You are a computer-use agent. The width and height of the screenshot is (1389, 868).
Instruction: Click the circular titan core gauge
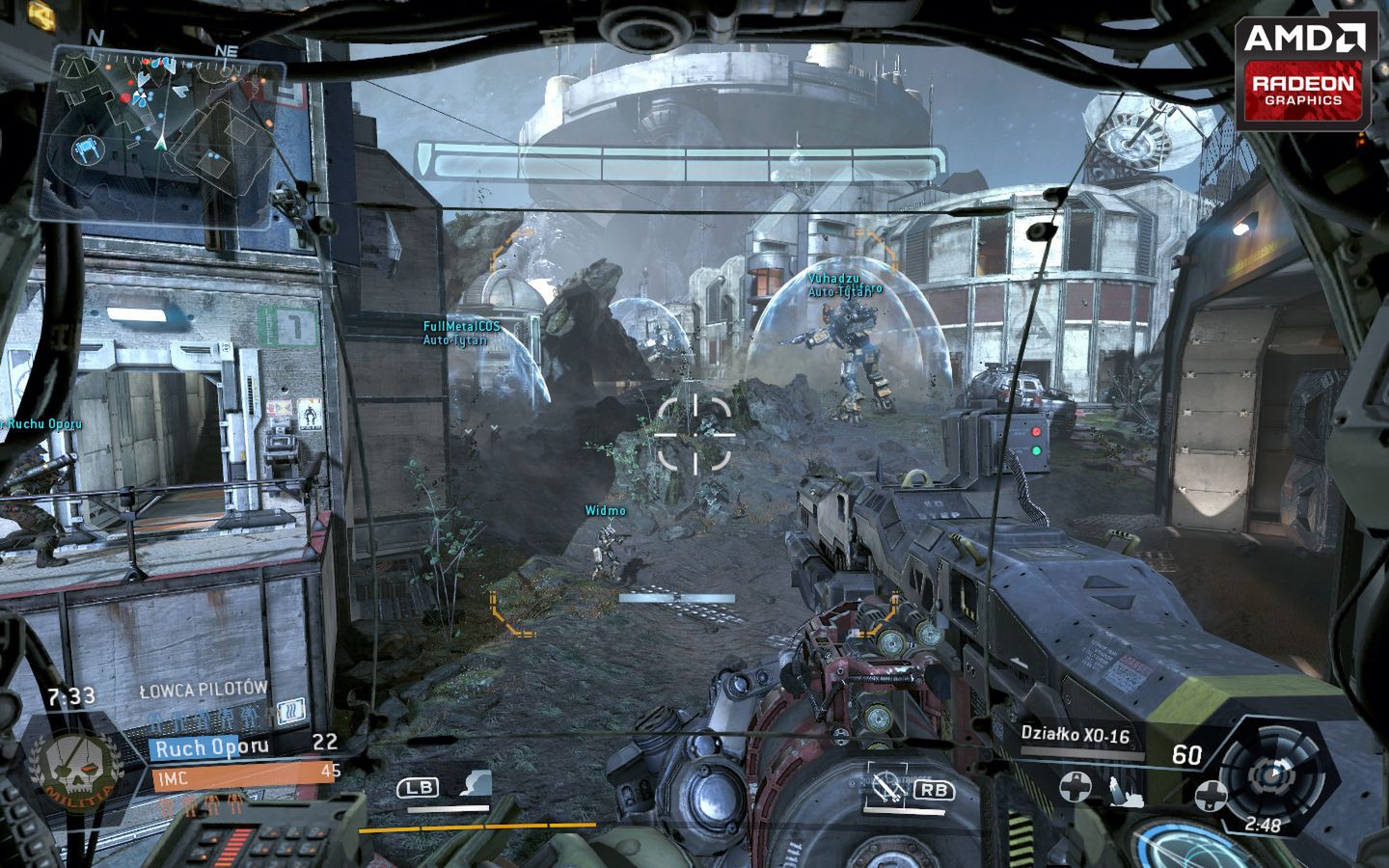pos(1269,773)
